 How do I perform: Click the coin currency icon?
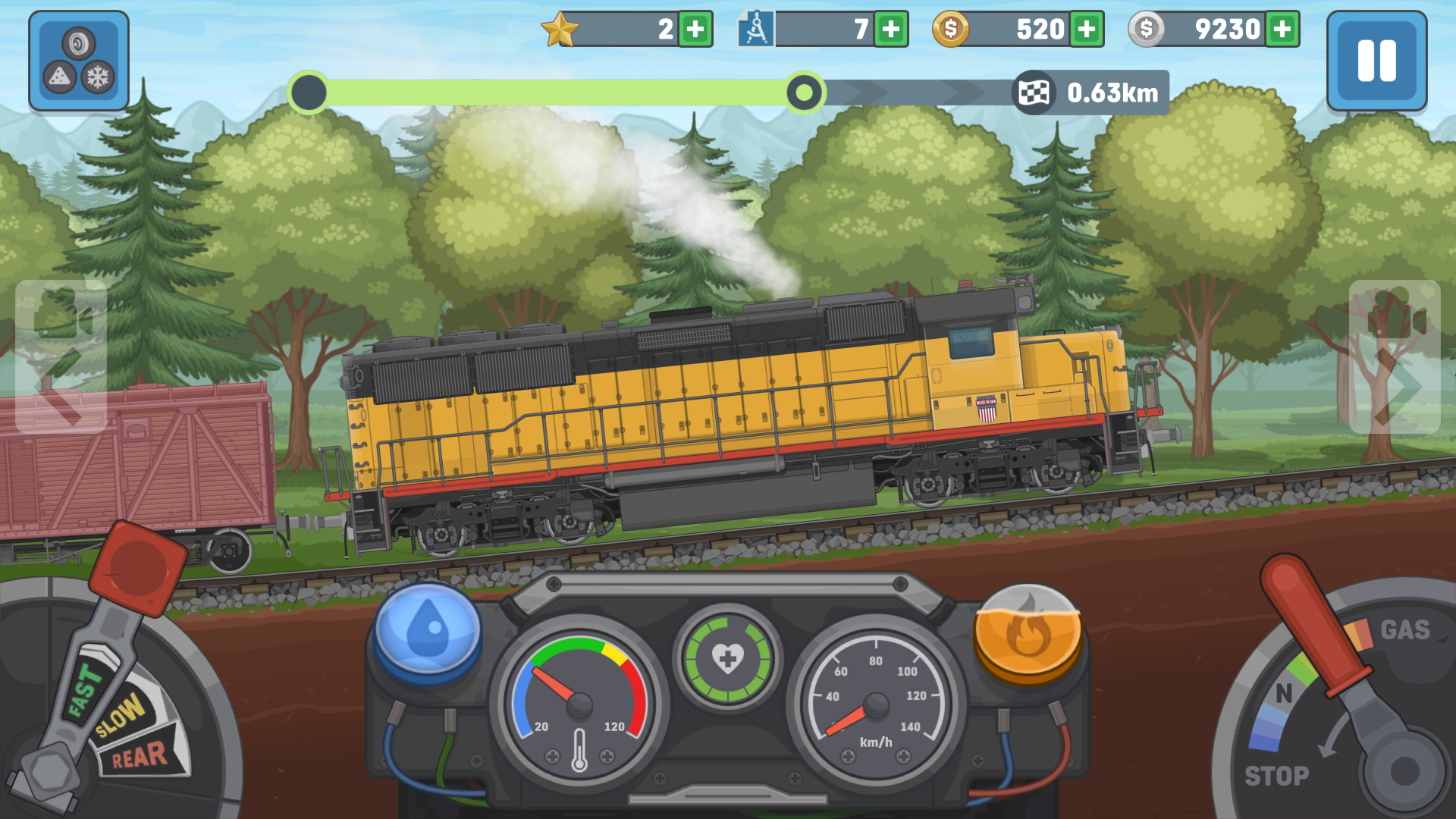pyautogui.click(x=952, y=30)
